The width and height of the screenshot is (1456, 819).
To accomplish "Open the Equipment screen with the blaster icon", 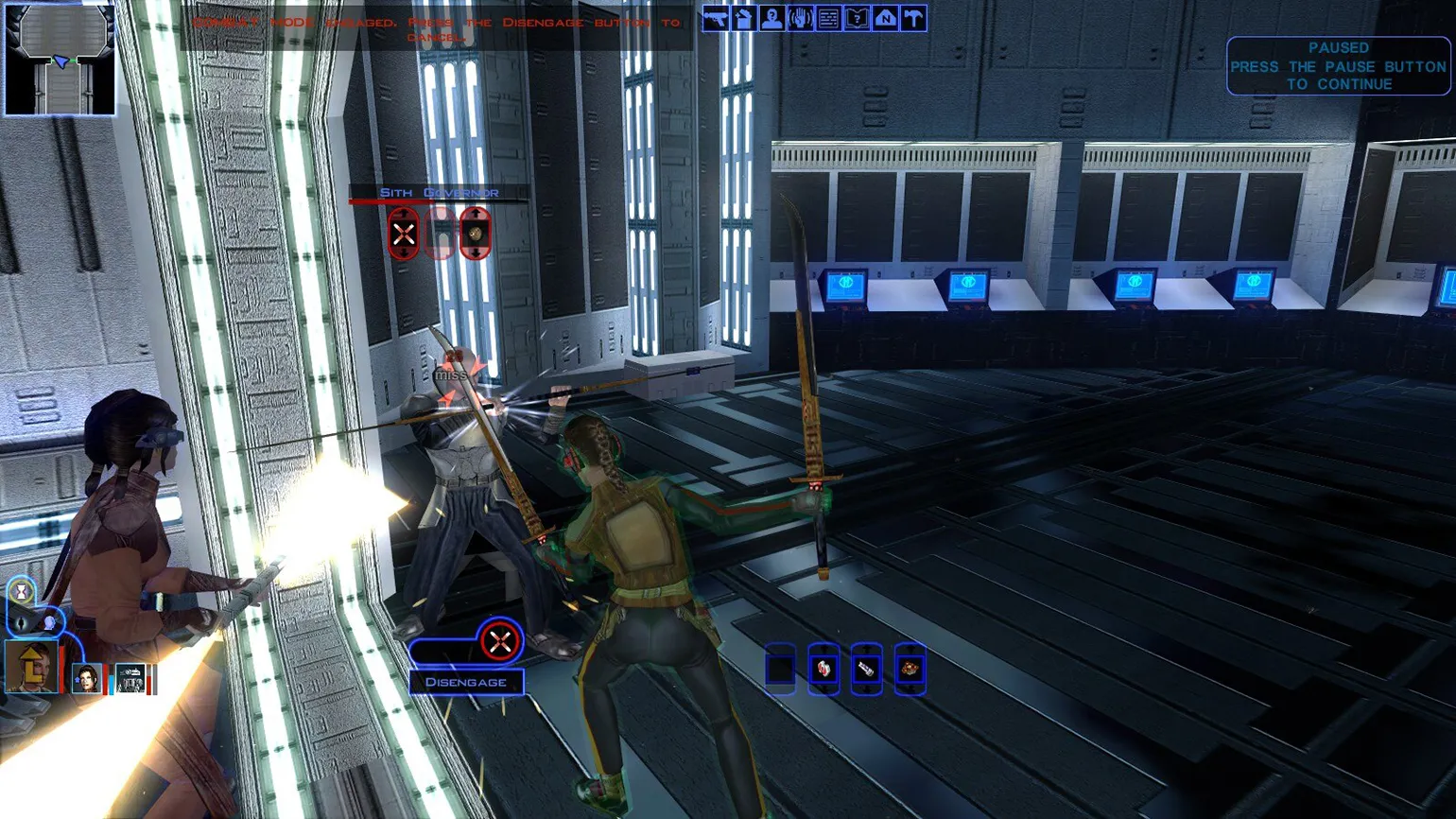I will pyautogui.click(x=716, y=19).
